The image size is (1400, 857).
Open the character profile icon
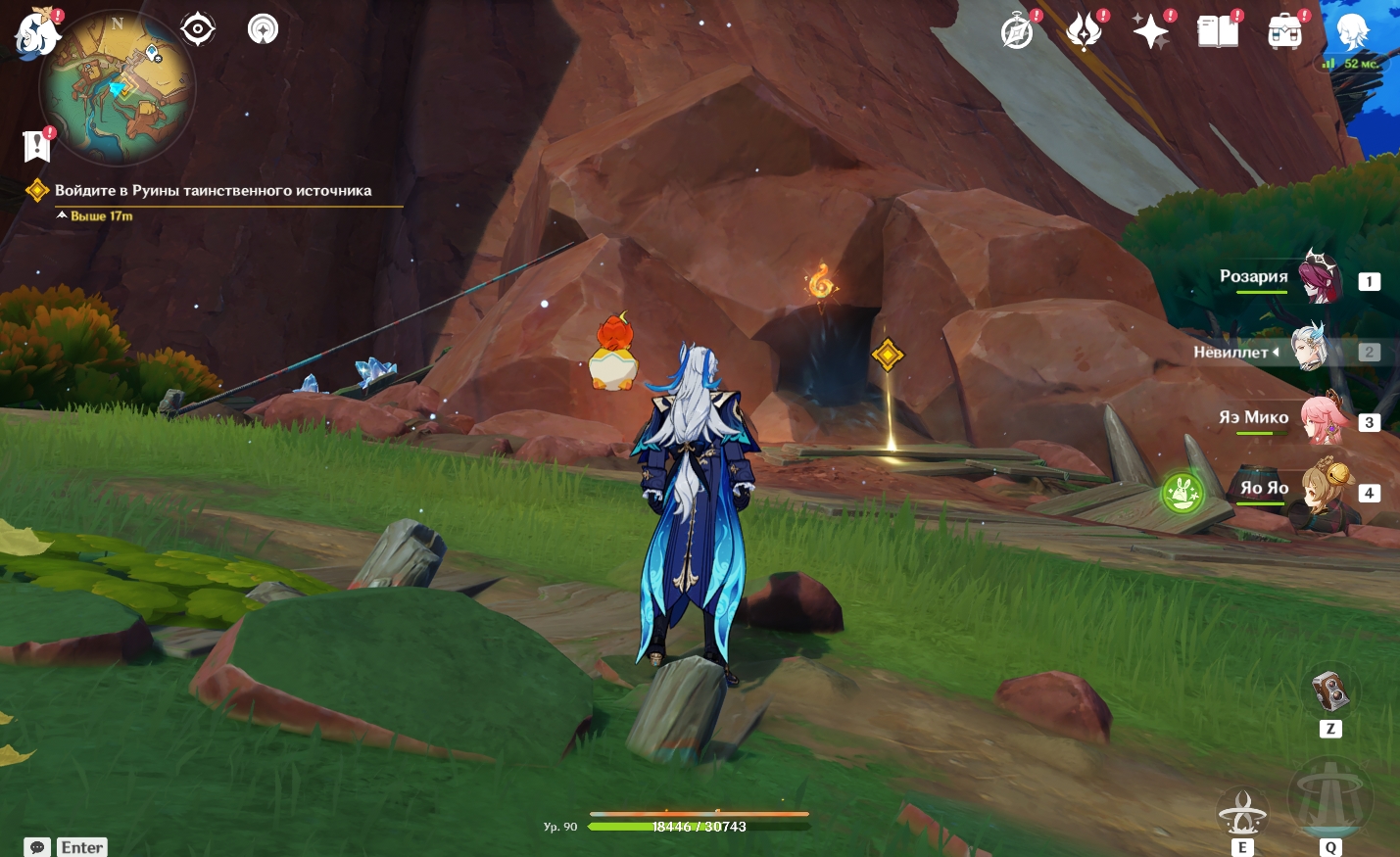[x=1353, y=32]
